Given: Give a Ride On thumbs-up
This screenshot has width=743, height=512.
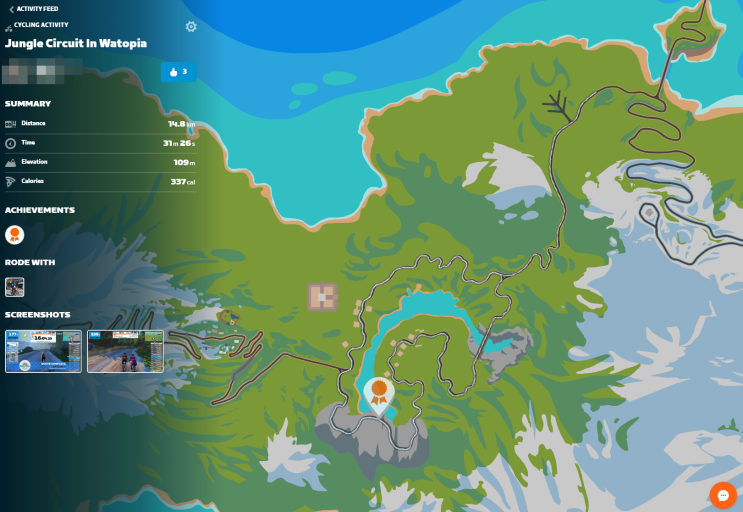Looking at the screenshot, I should (x=179, y=72).
